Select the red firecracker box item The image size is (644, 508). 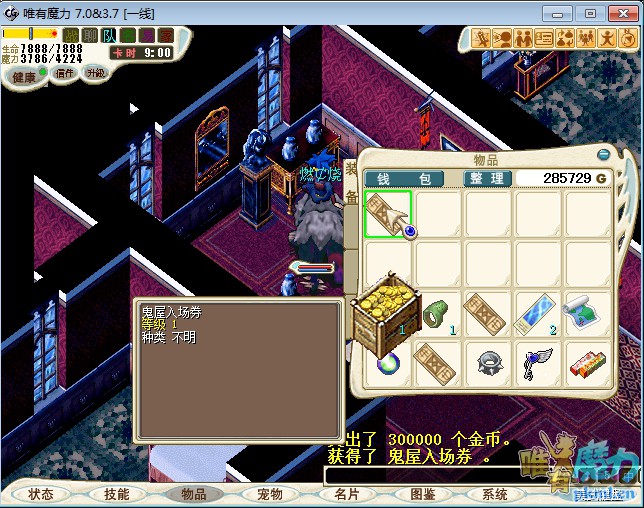tap(588, 364)
